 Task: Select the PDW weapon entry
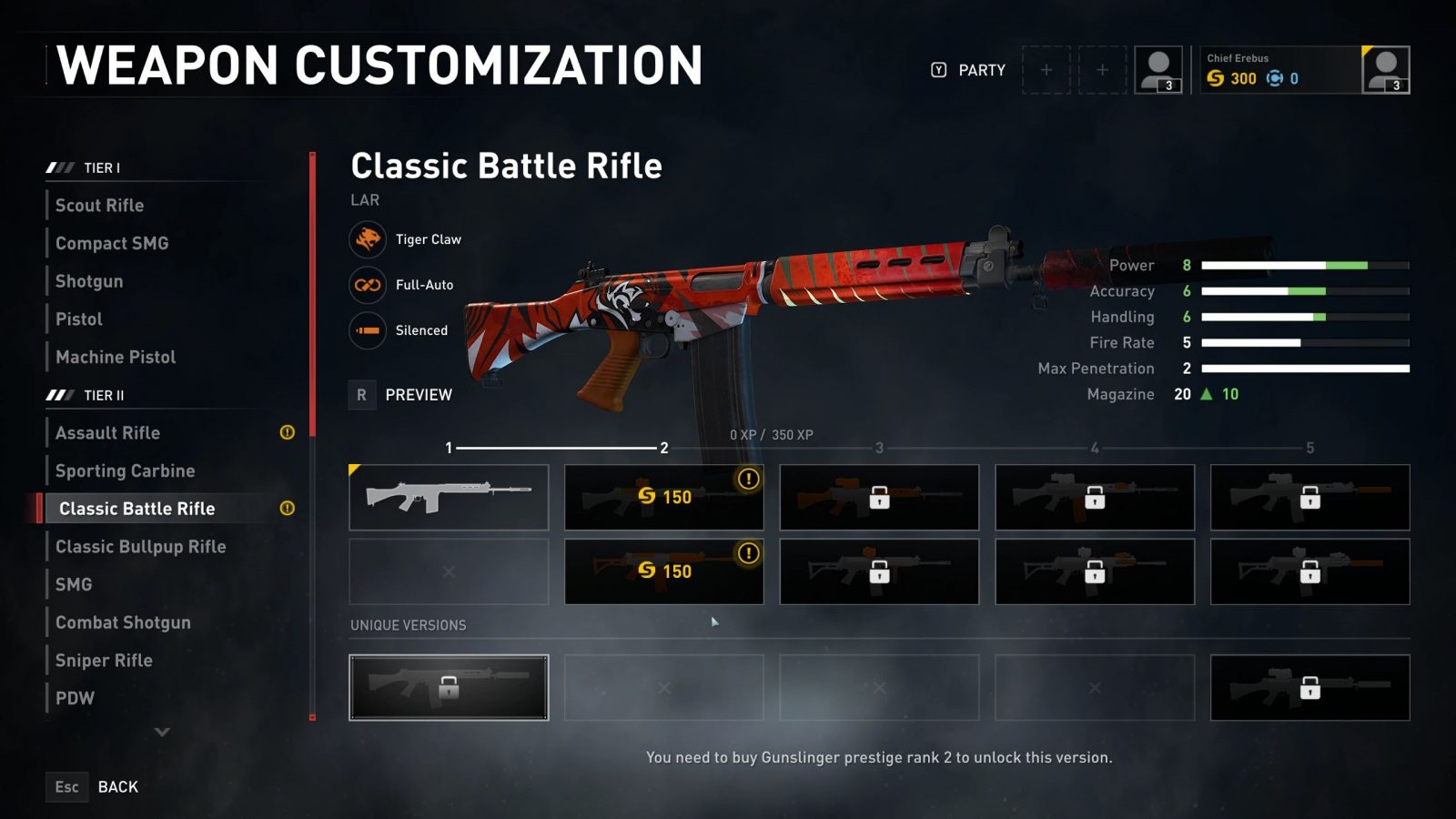tap(75, 699)
